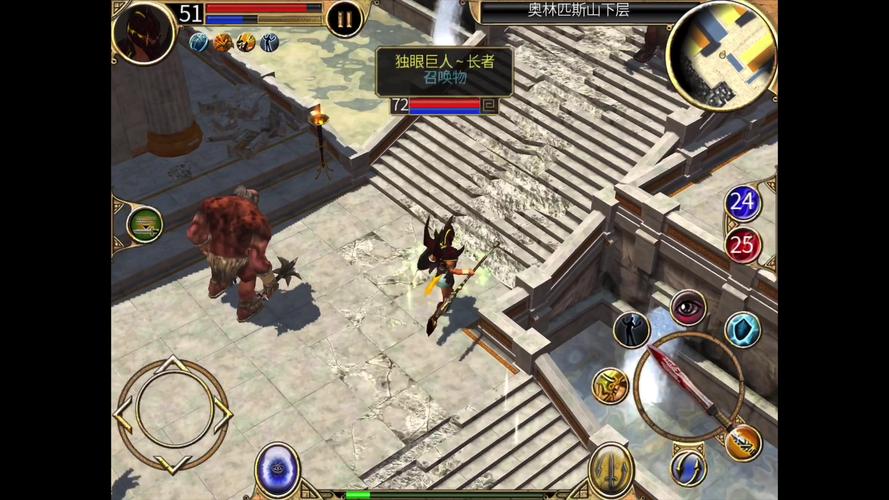Open the character portrait menu
The width and height of the screenshot is (889, 500).
point(145,30)
